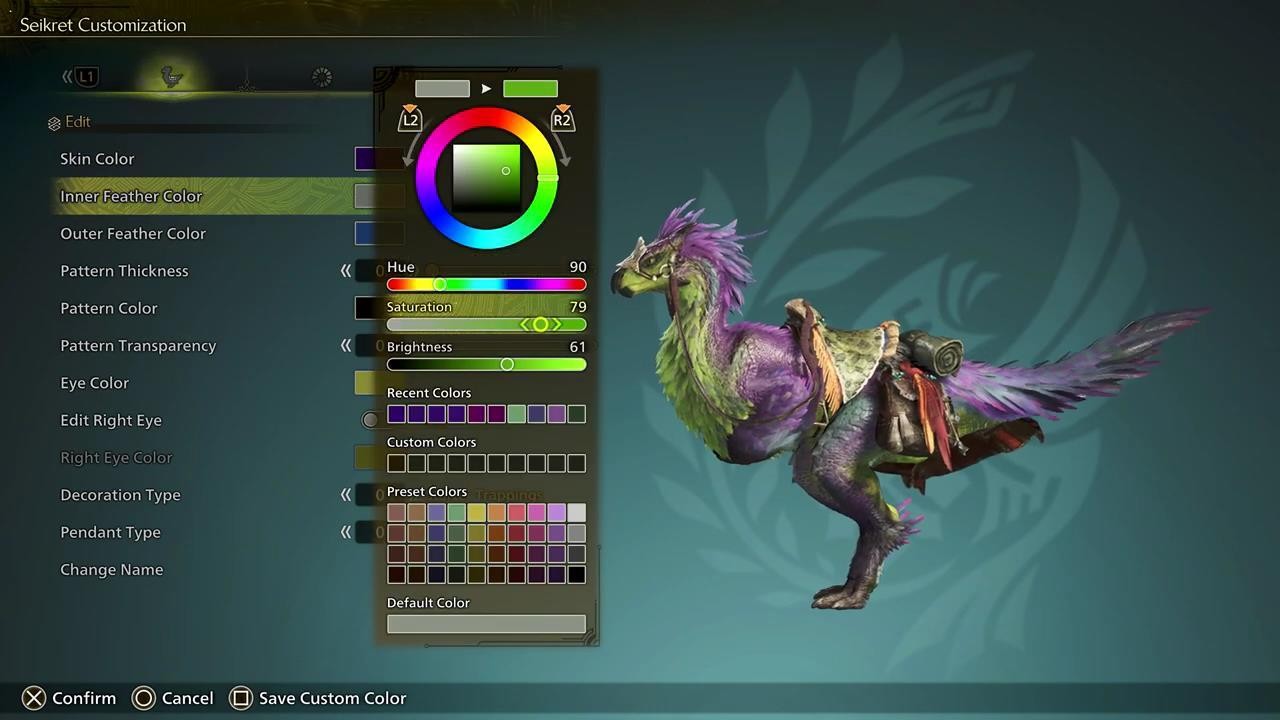The height and width of the screenshot is (720, 1280).
Task: Select the Skin Color option
Action: pos(97,159)
